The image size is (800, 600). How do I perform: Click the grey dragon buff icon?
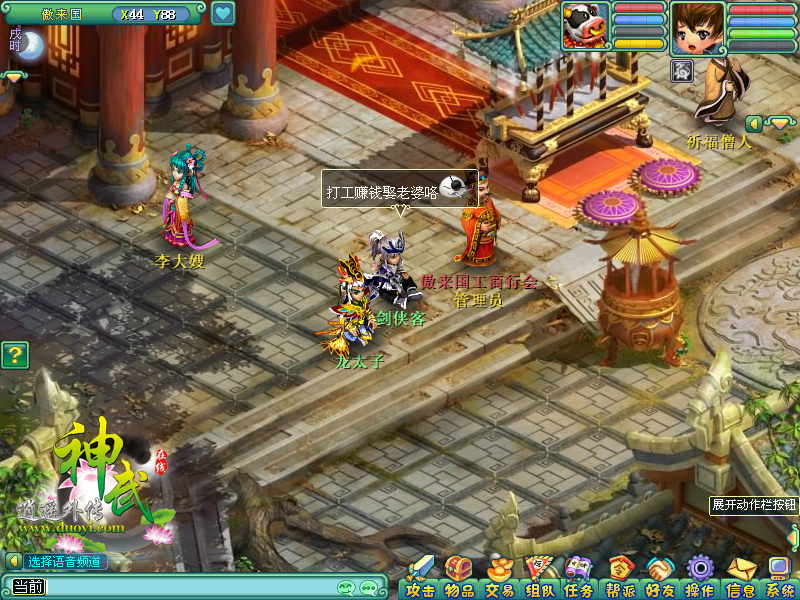click(x=682, y=70)
